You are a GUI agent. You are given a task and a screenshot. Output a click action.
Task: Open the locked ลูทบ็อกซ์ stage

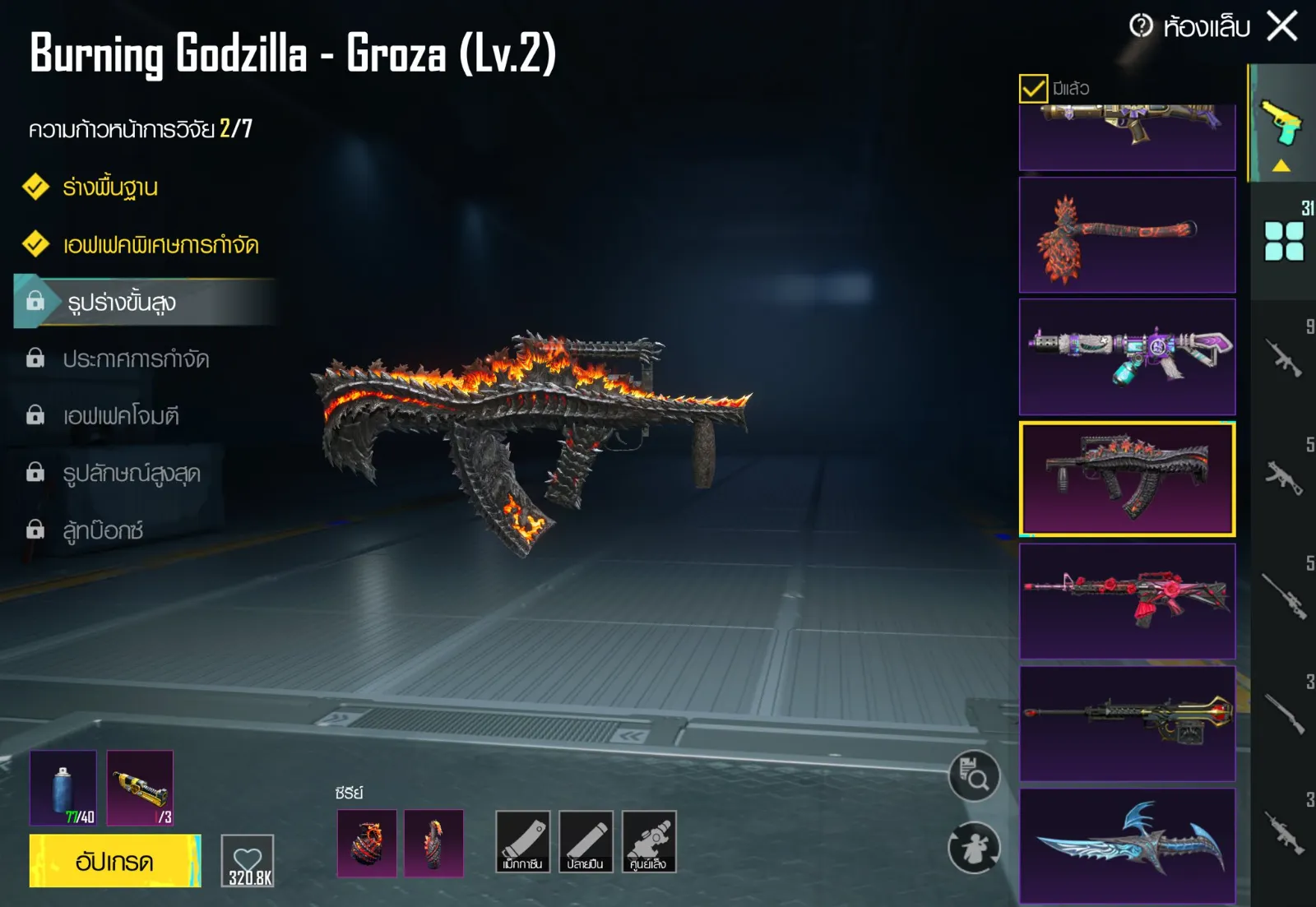pos(103,530)
